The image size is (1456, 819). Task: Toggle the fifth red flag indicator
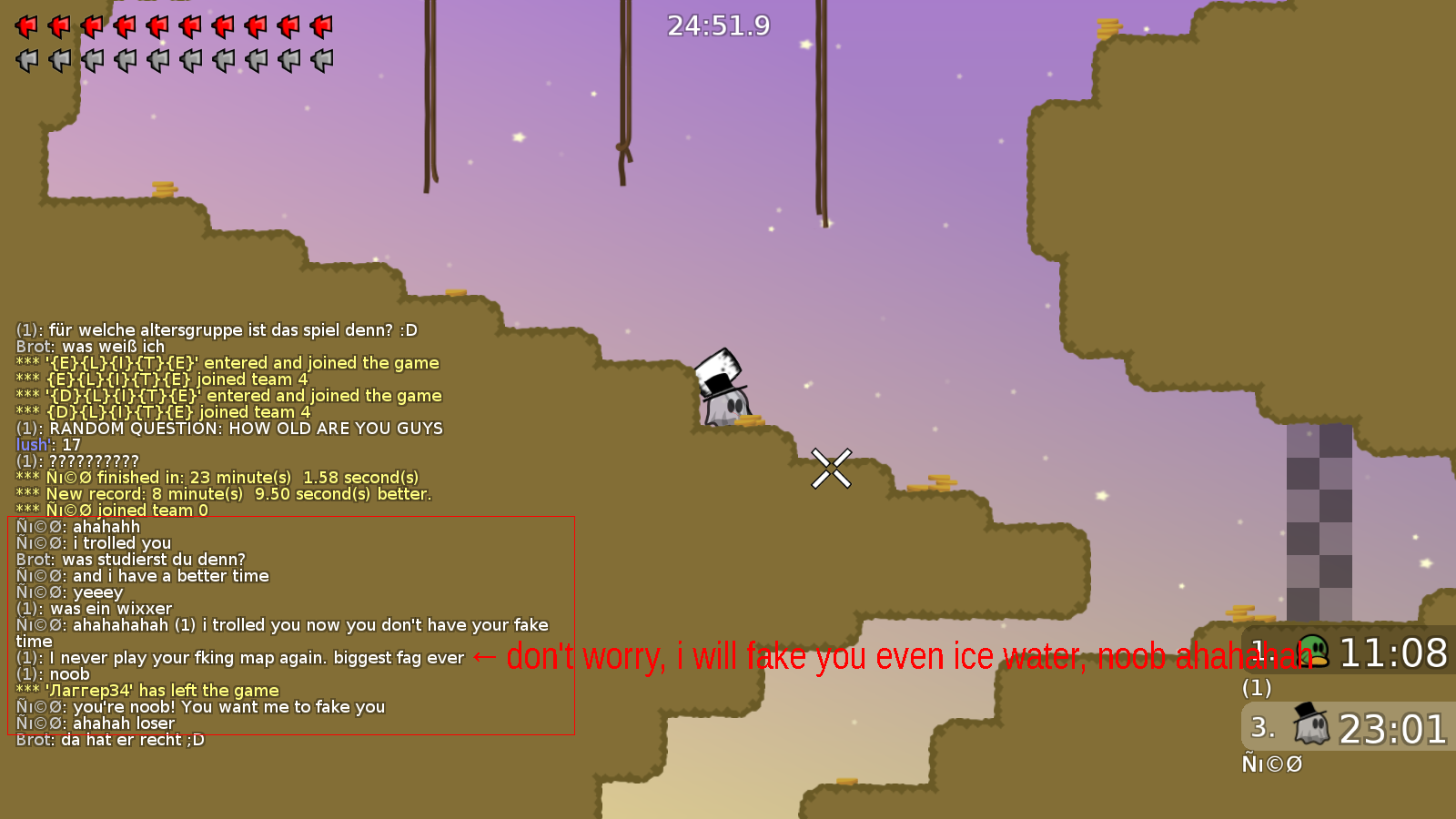click(x=155, y=25)
